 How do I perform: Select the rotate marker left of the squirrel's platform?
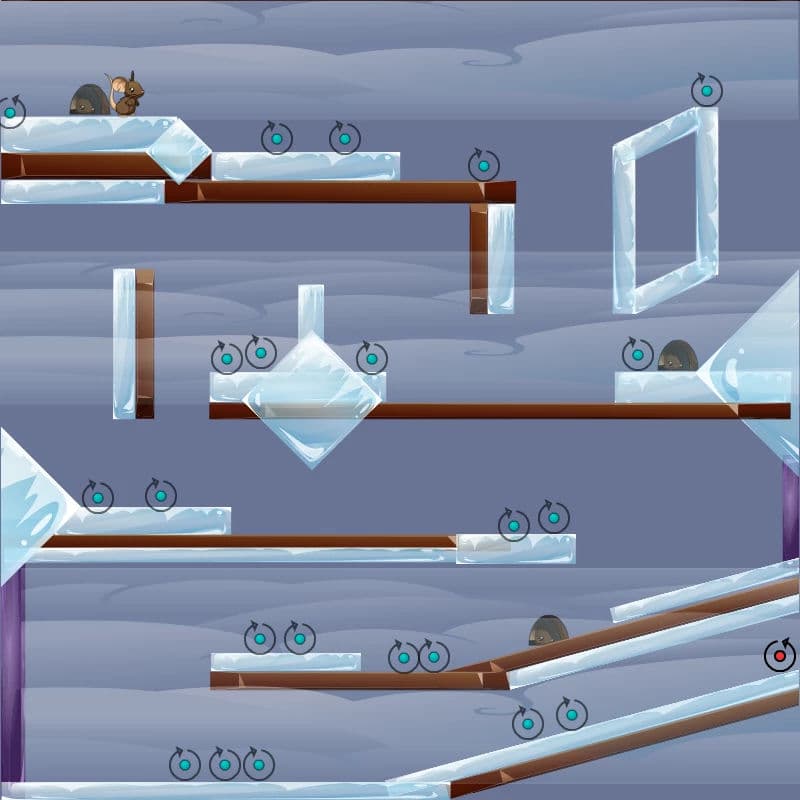pos(10,112)
